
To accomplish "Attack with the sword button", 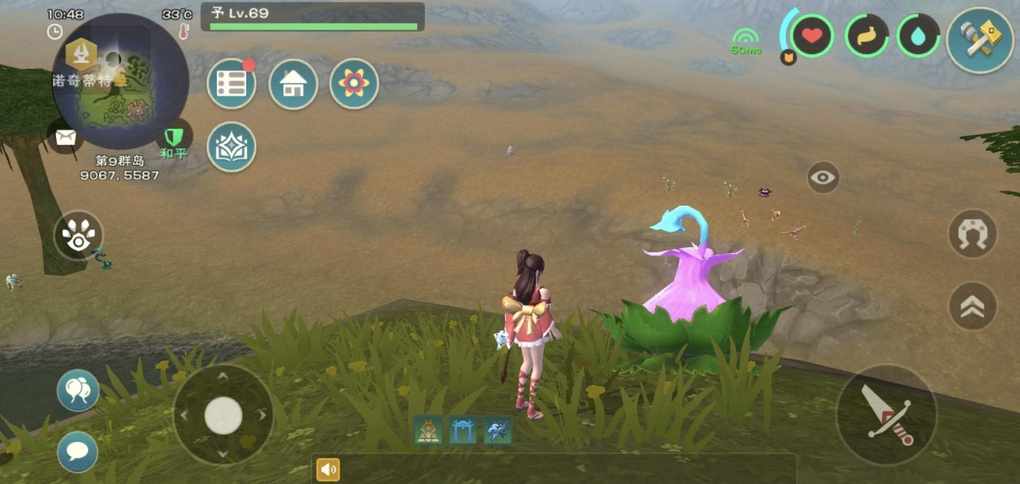I will [x=886, y=414].
